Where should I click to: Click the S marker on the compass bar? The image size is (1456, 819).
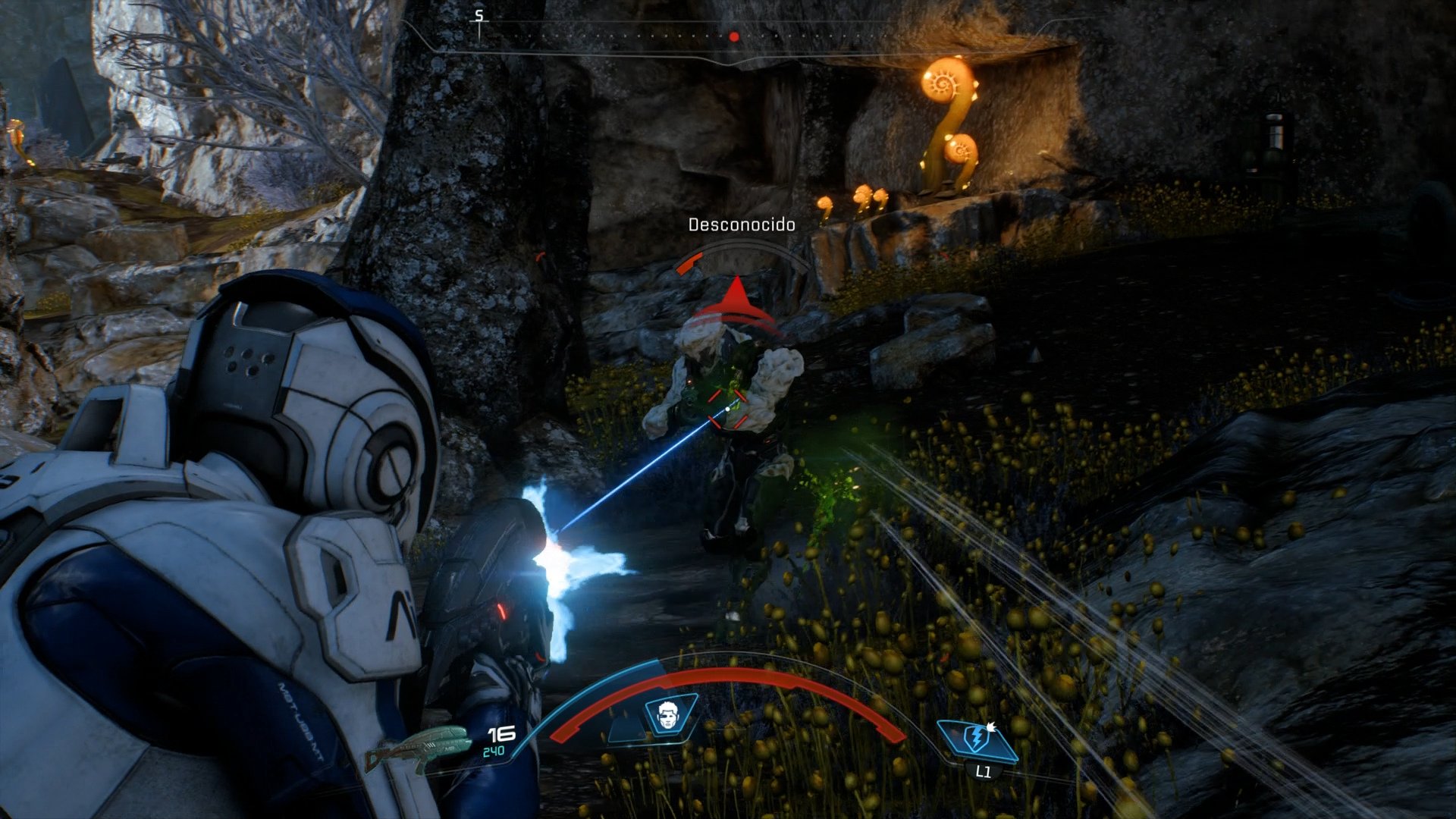pyautogui.click(x=478, y=14)
